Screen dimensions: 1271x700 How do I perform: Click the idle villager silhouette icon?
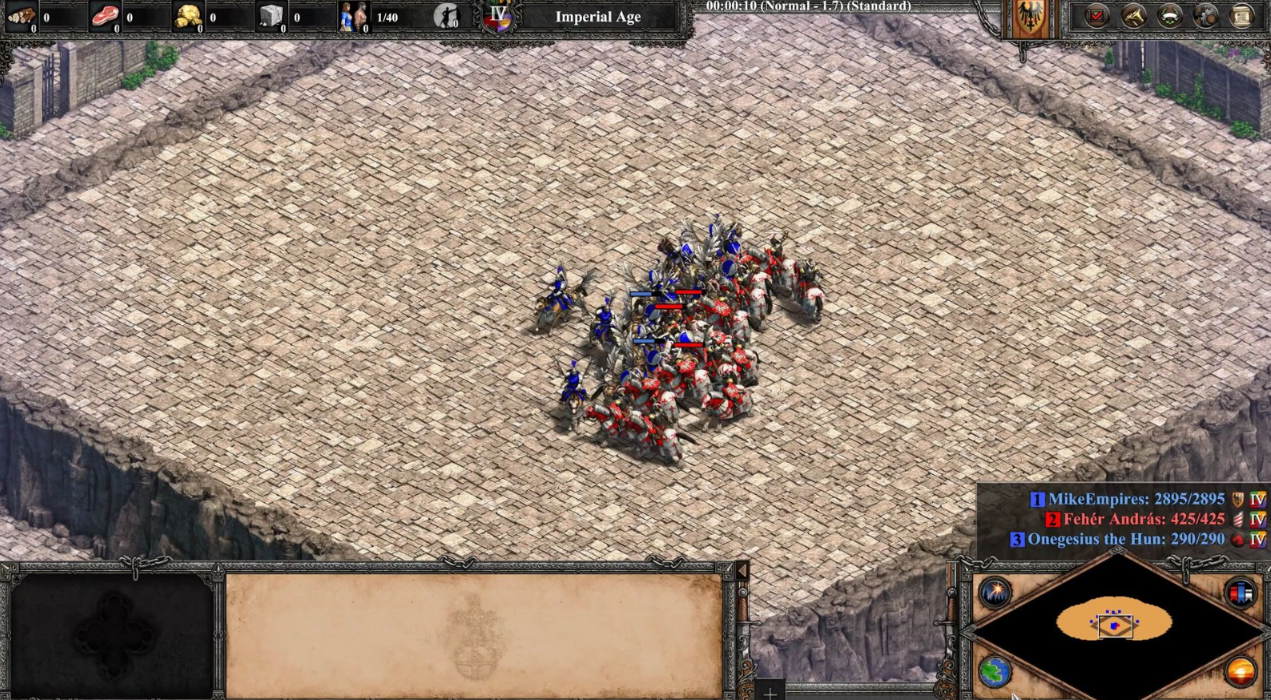click(447, 16)
